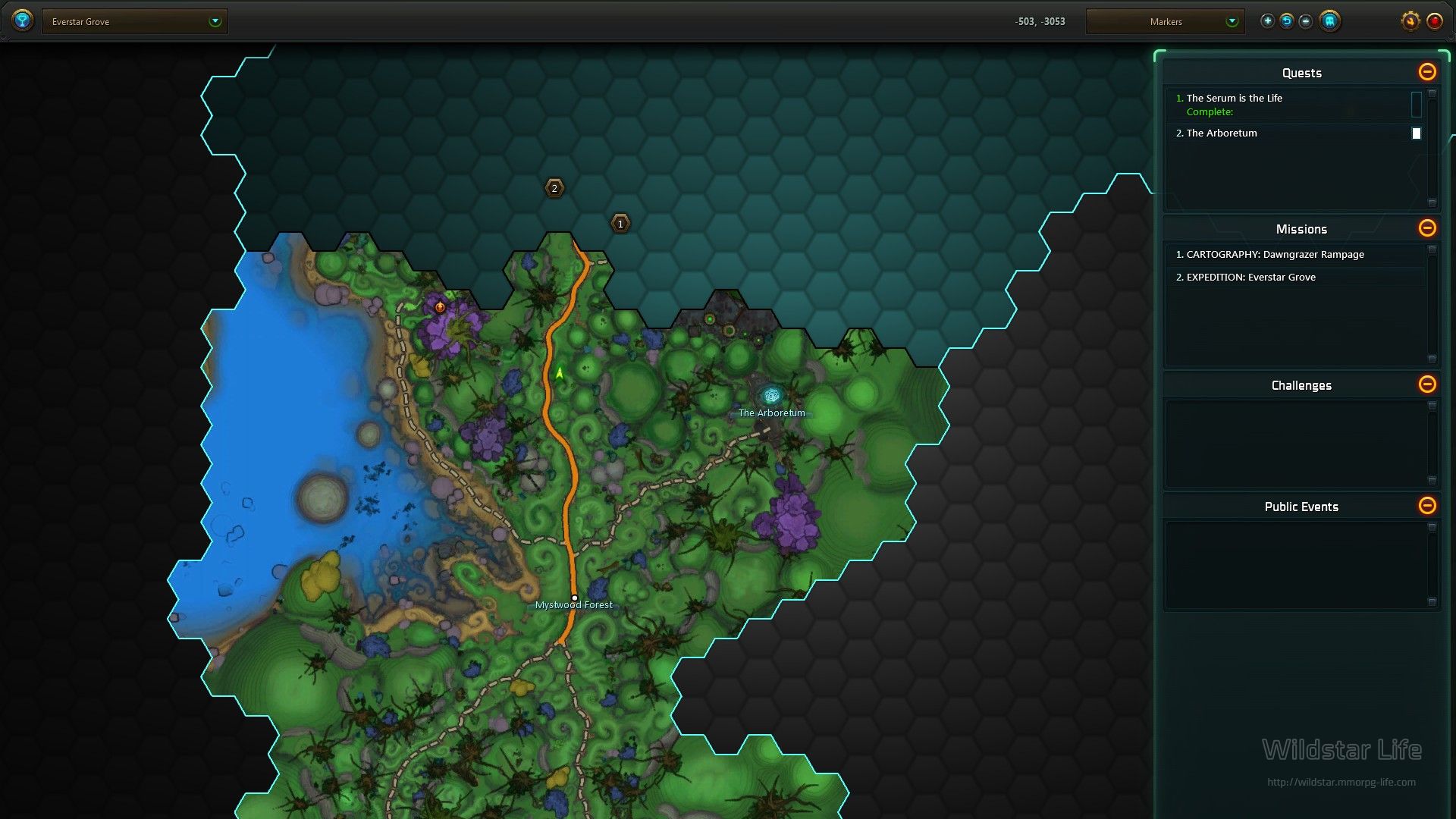Select The Serum is the Life quest

(x=1234, y=99)
